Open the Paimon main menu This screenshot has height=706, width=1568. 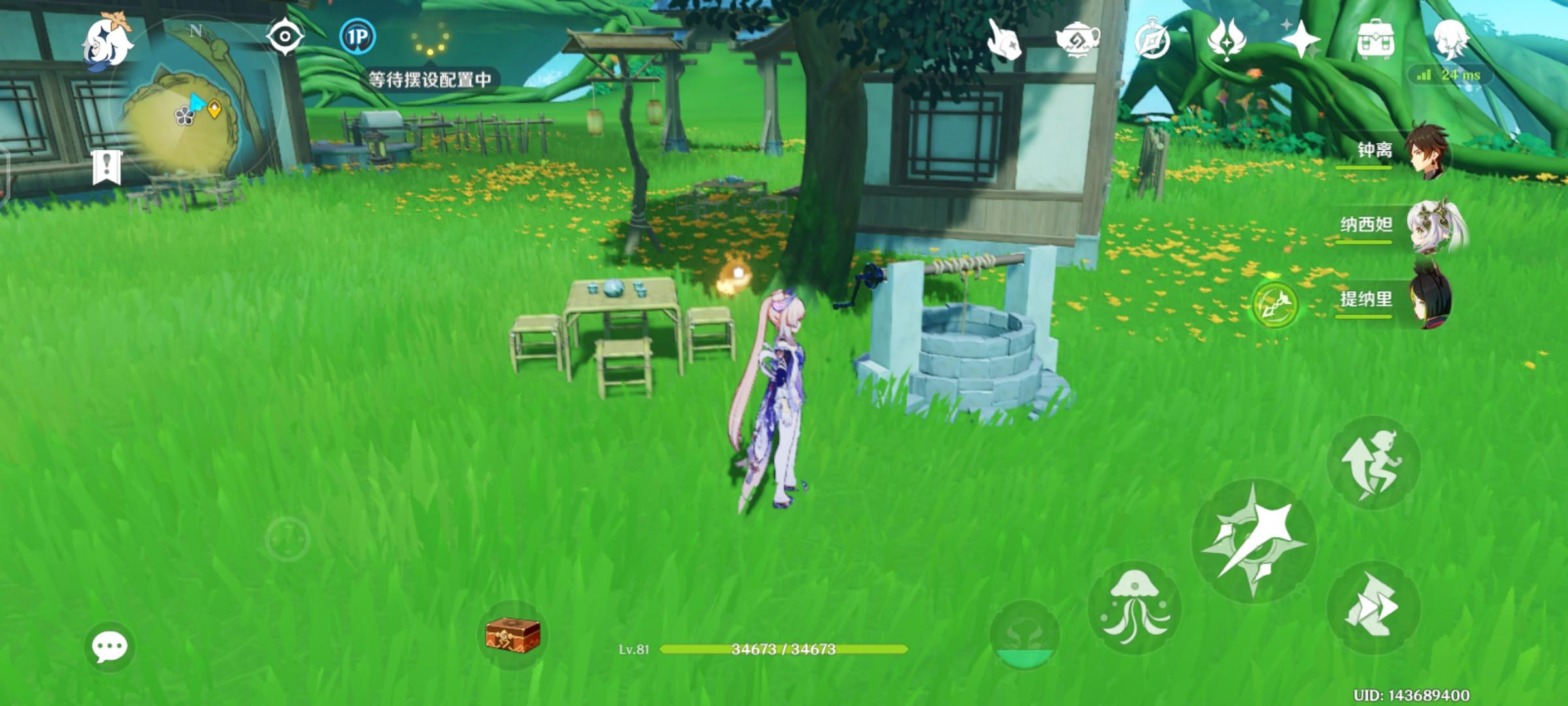[x=106, y=43]
